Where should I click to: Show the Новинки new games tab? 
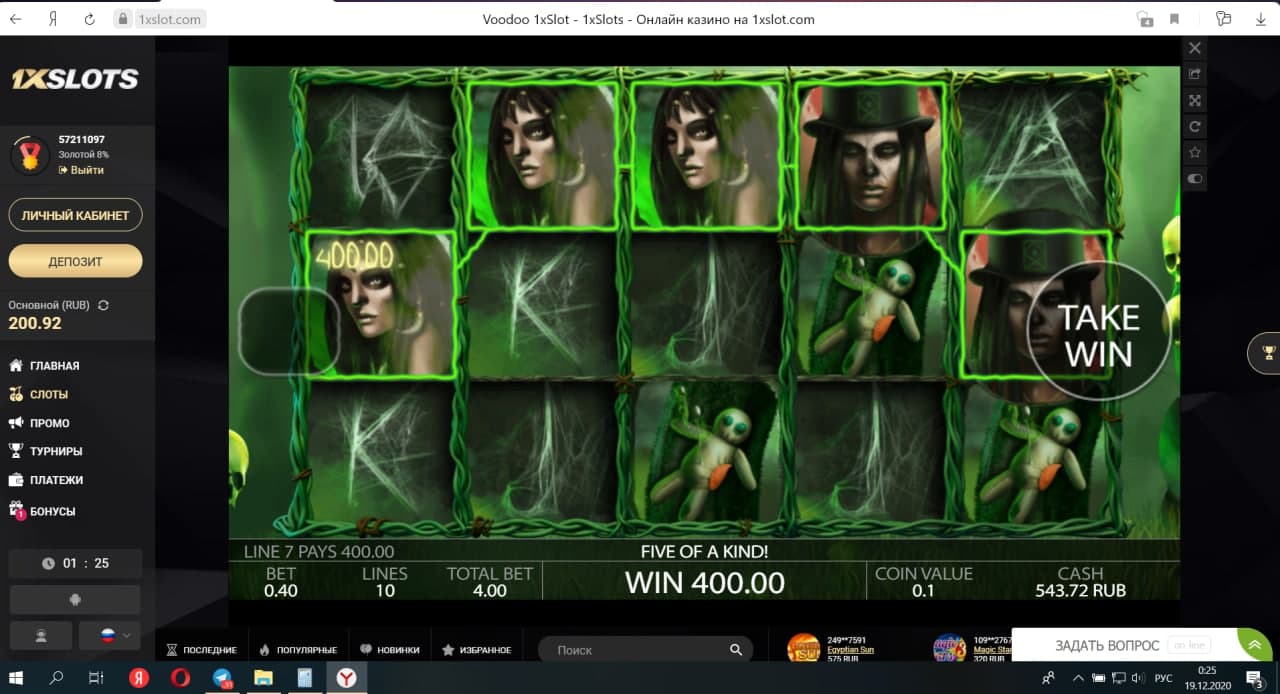click(390, 650)
